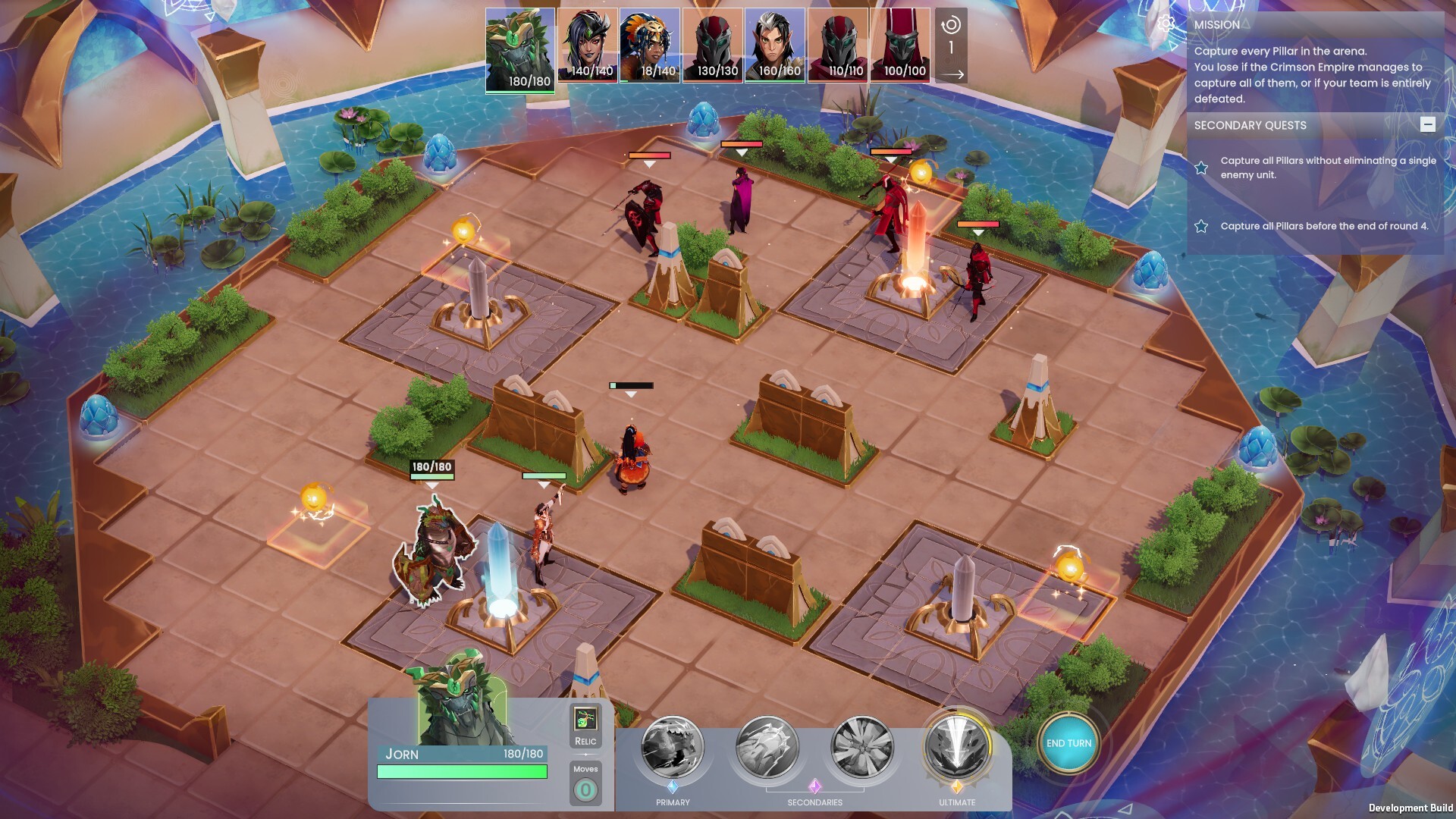The height and width of the screenshot is (819, 1456).
Task: Click the no-kill secondary quest star
Action: tap(1201, 168)
